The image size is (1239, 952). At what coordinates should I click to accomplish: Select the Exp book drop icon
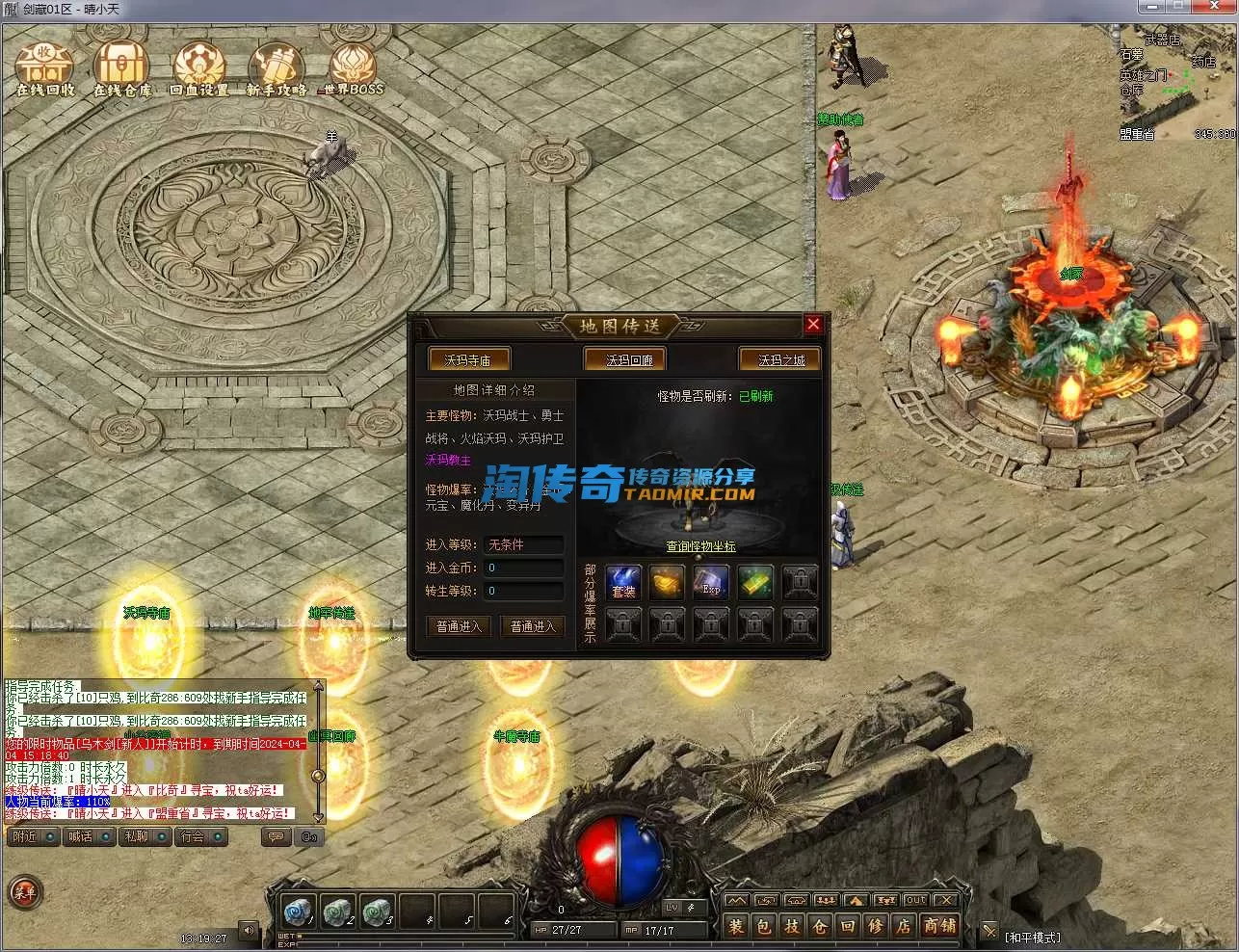pos(711,582)
